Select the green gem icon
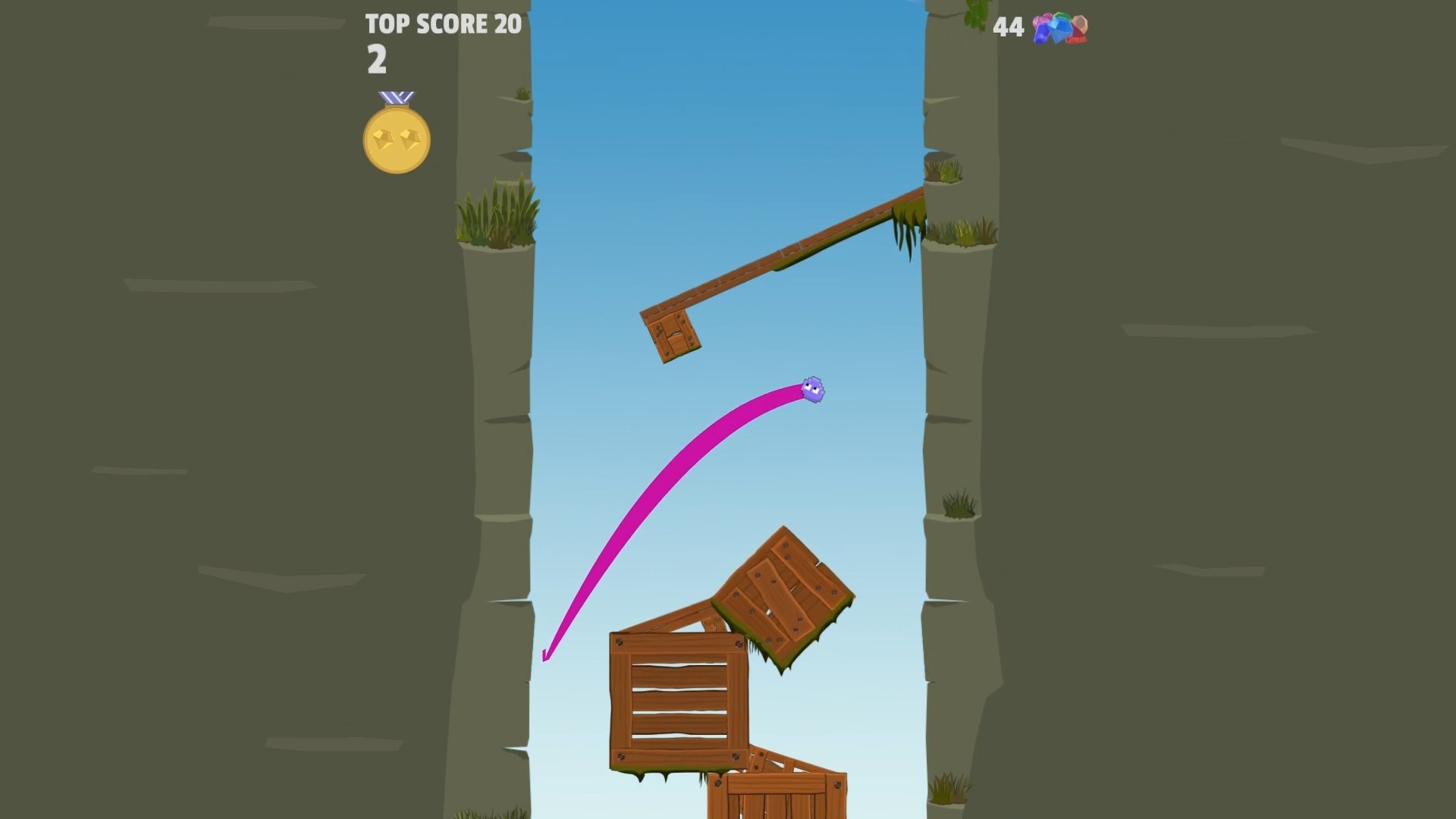1456x819 pixels. pos(1062,17)
